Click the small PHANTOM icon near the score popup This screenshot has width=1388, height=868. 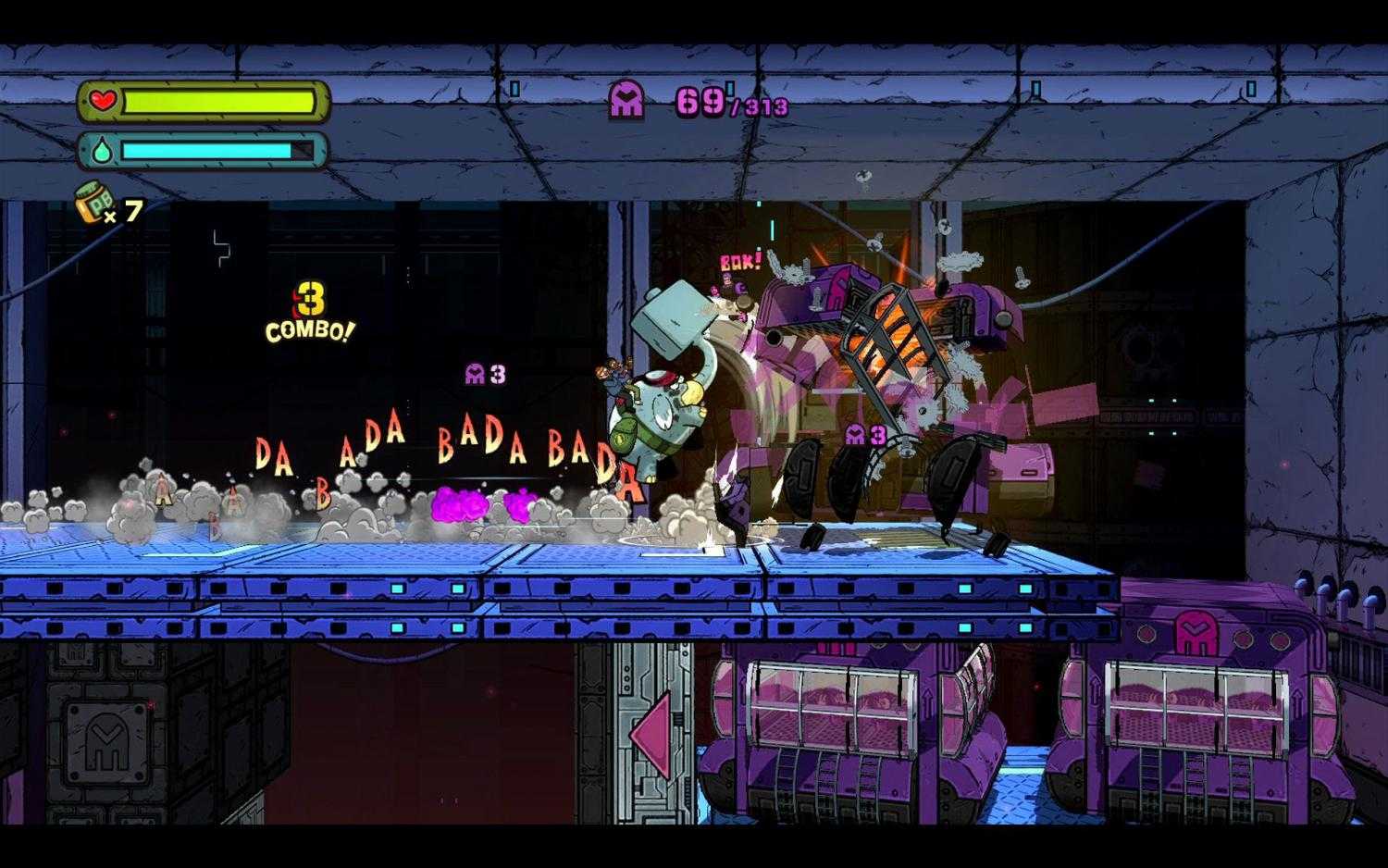point(475,371)
